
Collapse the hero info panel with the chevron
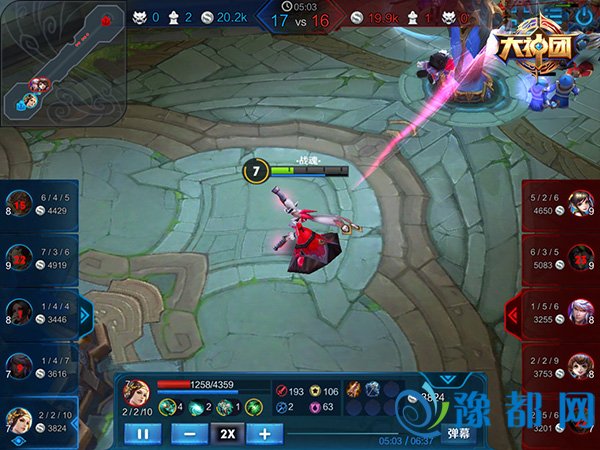pos(447,379)
